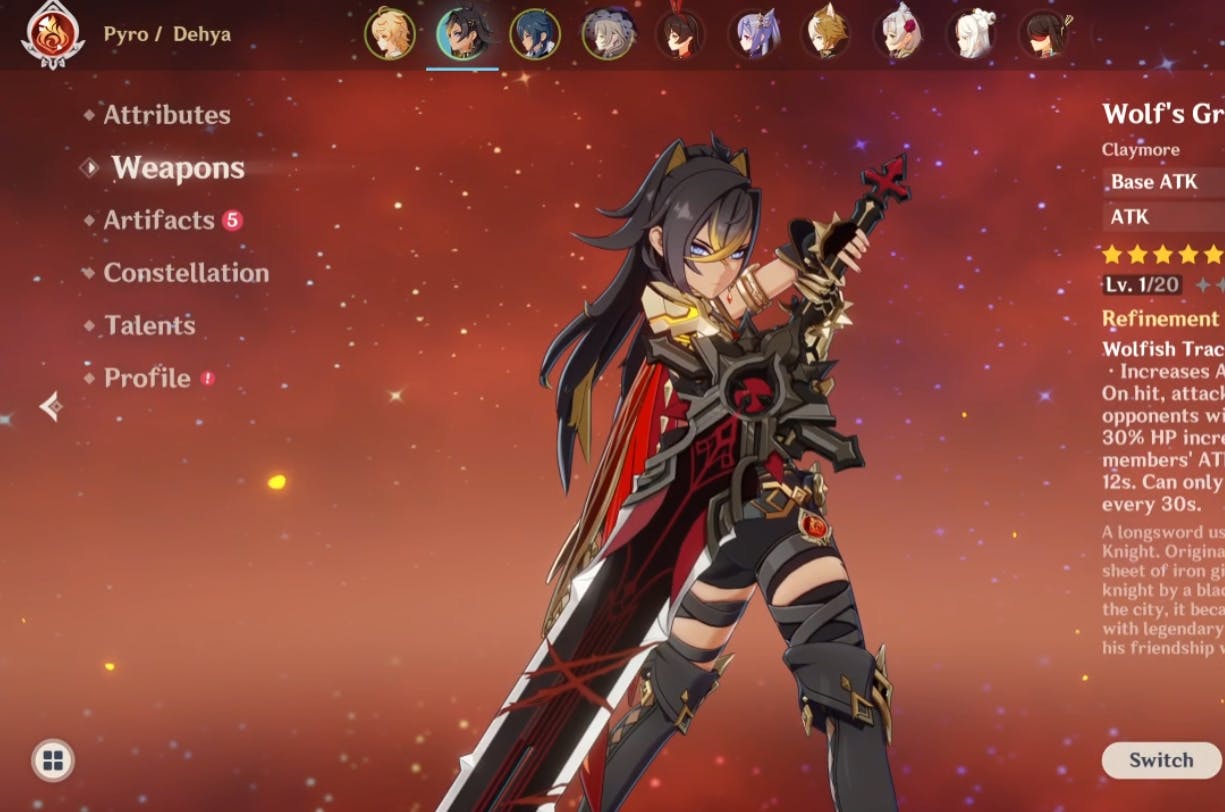Choose Noelle's portrait with red rose
This screenshot has height=812, width=1225.
click(899, 34)
